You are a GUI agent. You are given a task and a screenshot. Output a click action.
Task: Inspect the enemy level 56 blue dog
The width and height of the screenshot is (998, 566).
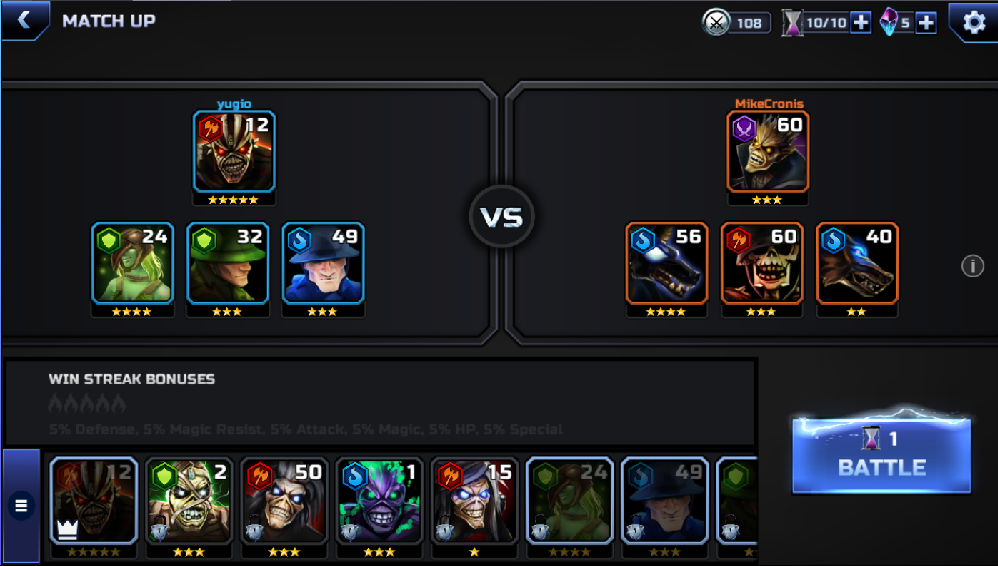pyautogui.click(x=666, y=263)
